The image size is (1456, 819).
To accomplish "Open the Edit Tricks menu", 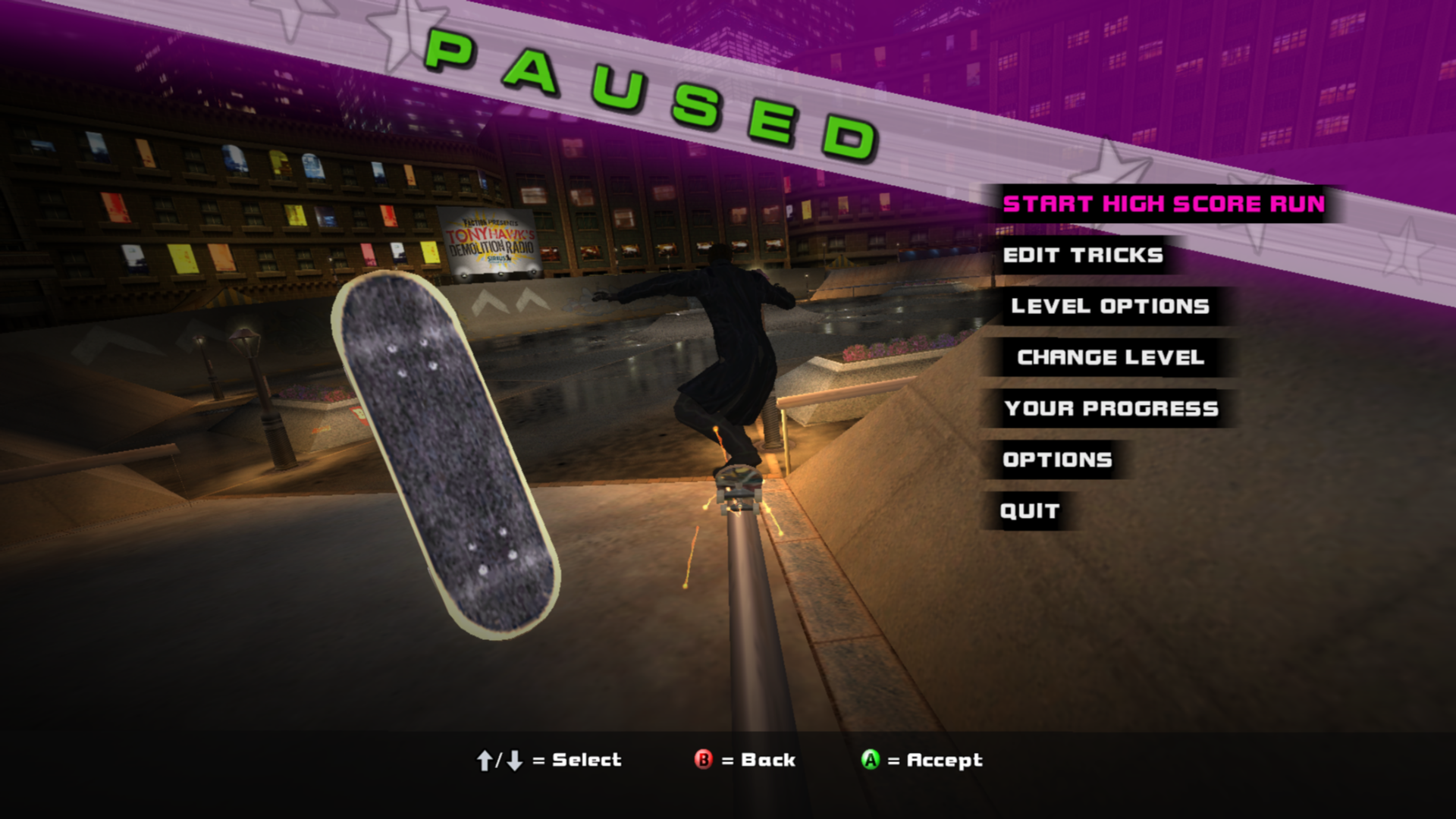I will coord(1083,256).
